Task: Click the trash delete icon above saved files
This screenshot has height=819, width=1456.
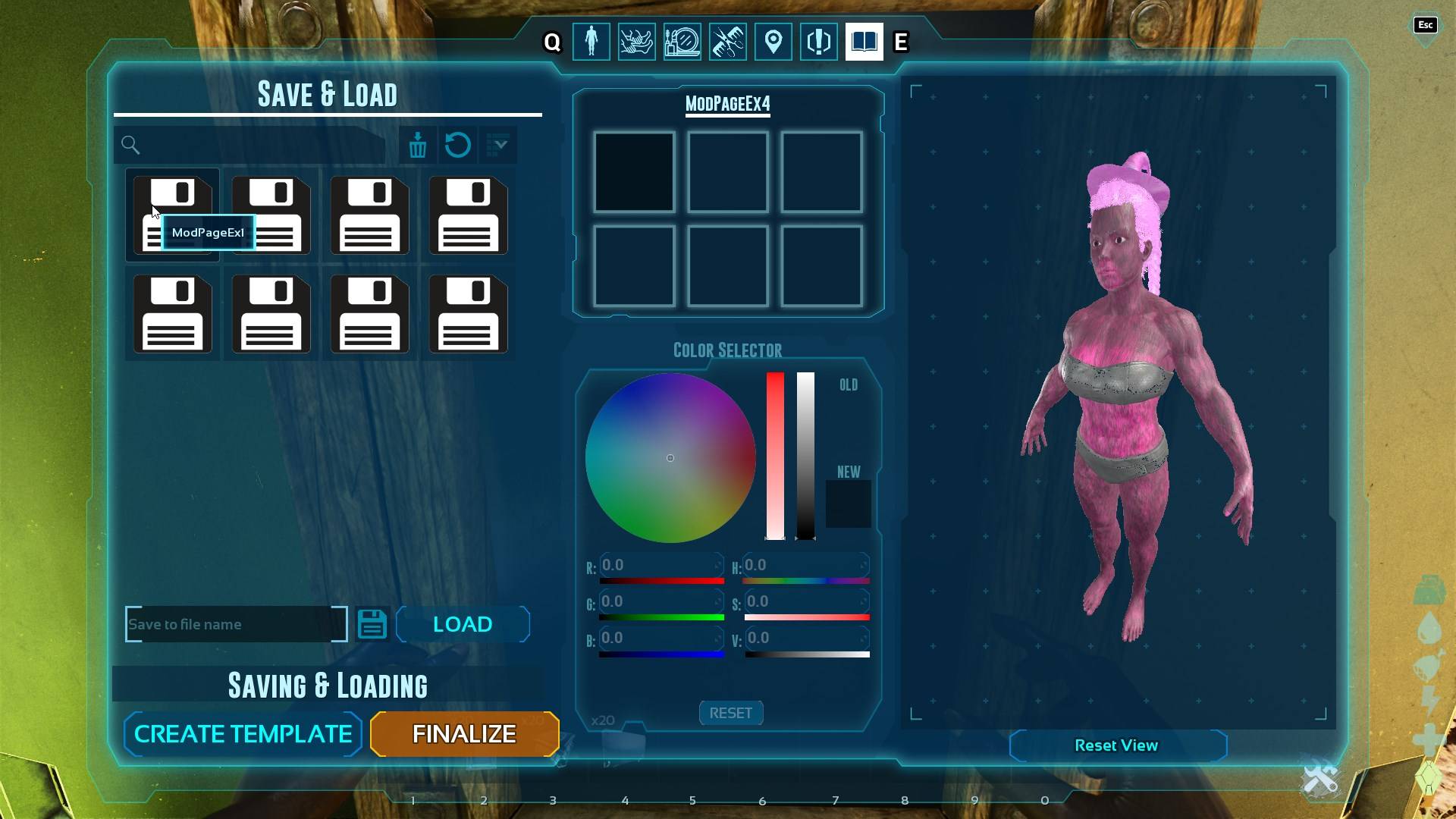Action: [x=416, y=145]
